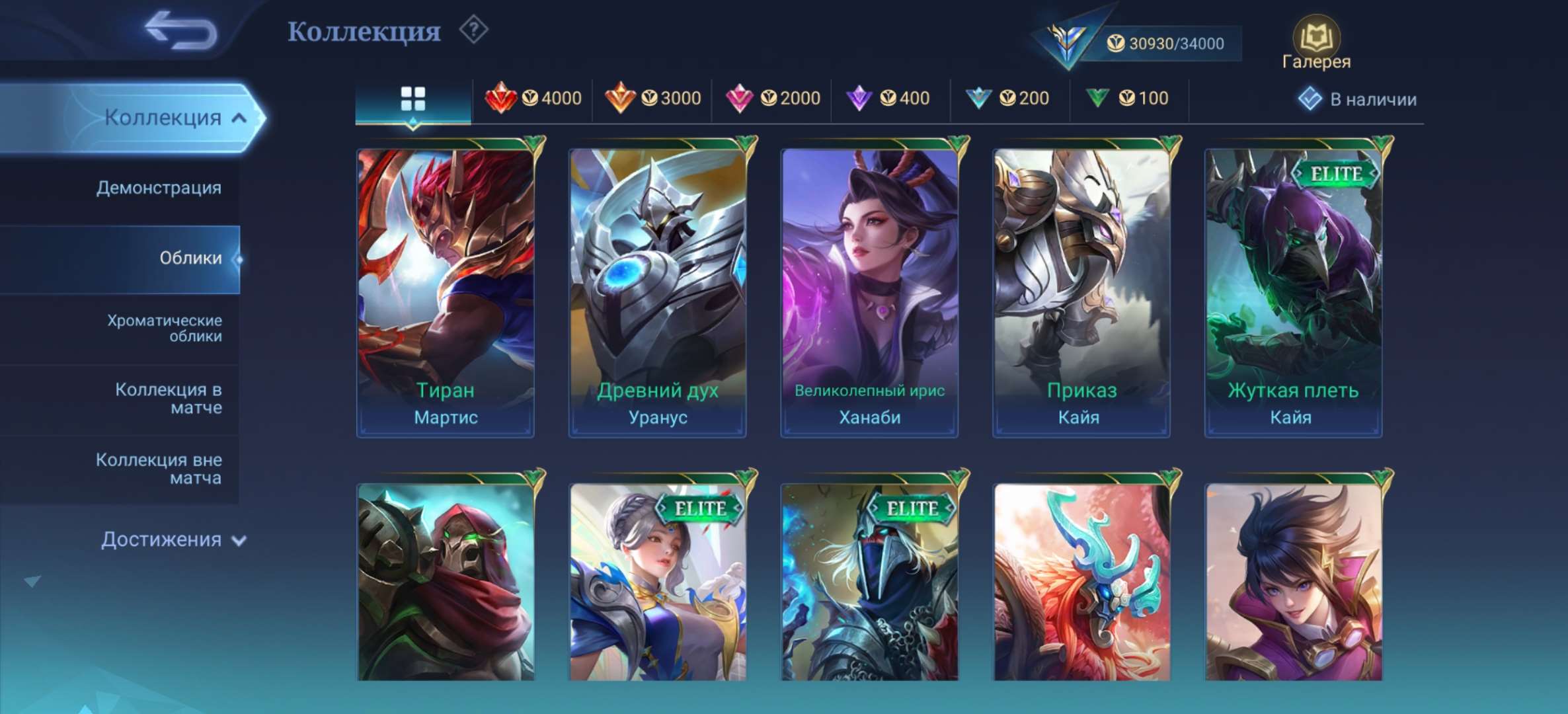Open the Тиран Мартис skin card
Screen dimensions: 1568x714
[445, 284]
